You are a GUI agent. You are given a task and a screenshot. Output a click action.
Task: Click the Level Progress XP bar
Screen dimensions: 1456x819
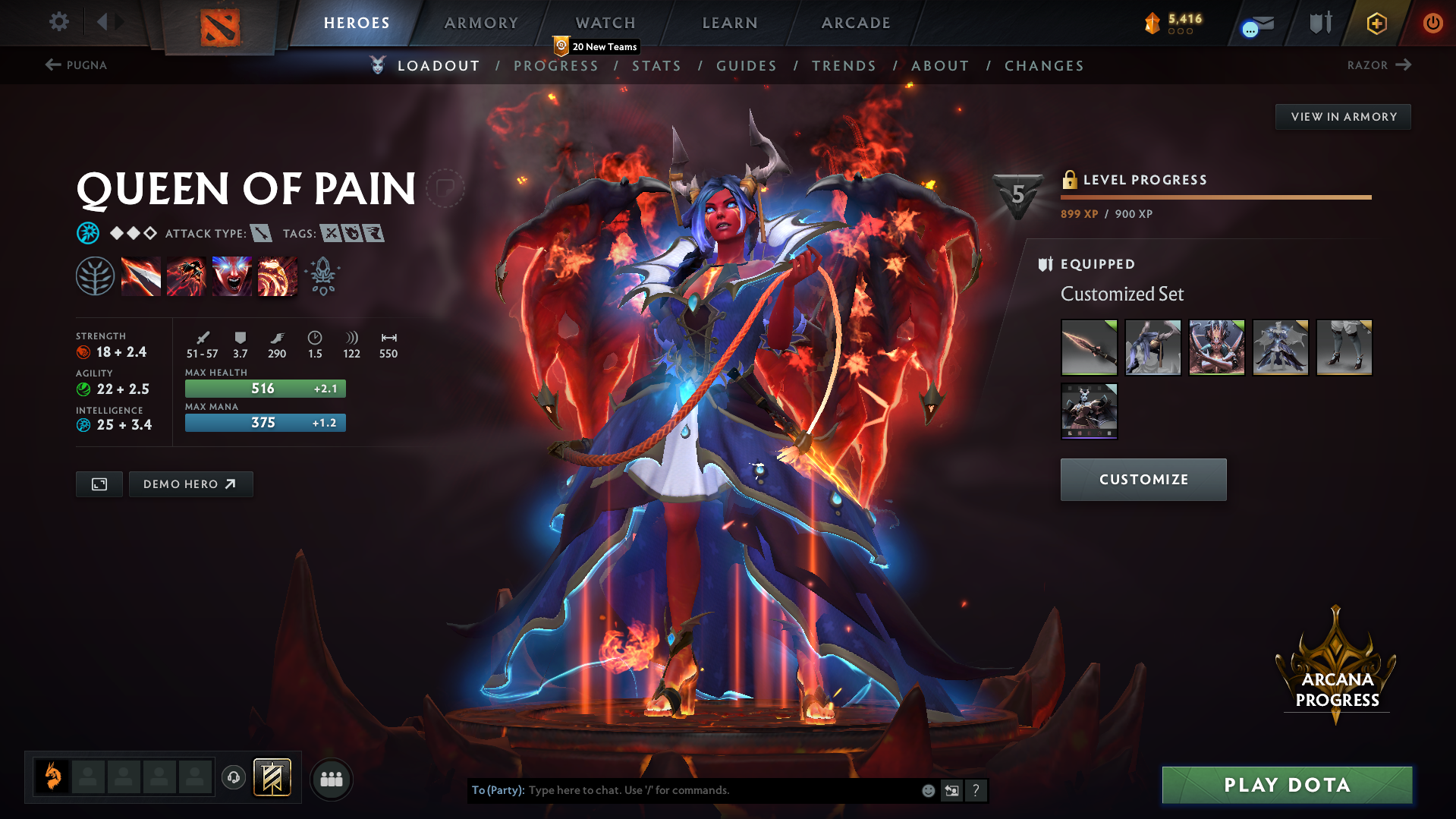[x=1215, y=197]
